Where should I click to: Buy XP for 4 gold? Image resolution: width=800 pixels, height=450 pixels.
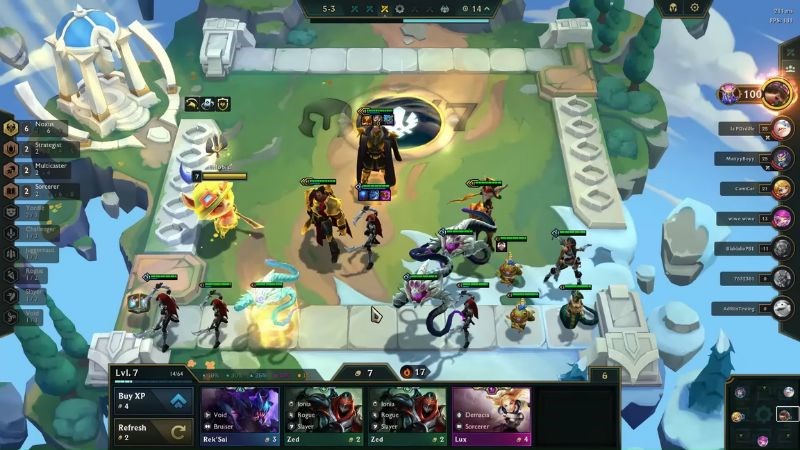point(154,400)
